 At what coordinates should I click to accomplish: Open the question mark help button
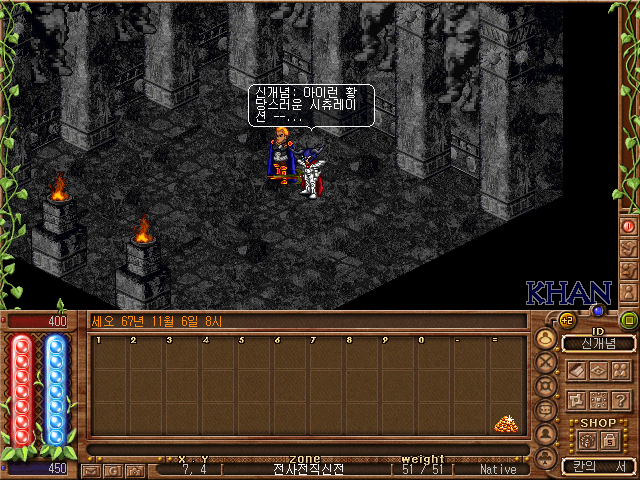pyautogui.click(x=621, y=400)
